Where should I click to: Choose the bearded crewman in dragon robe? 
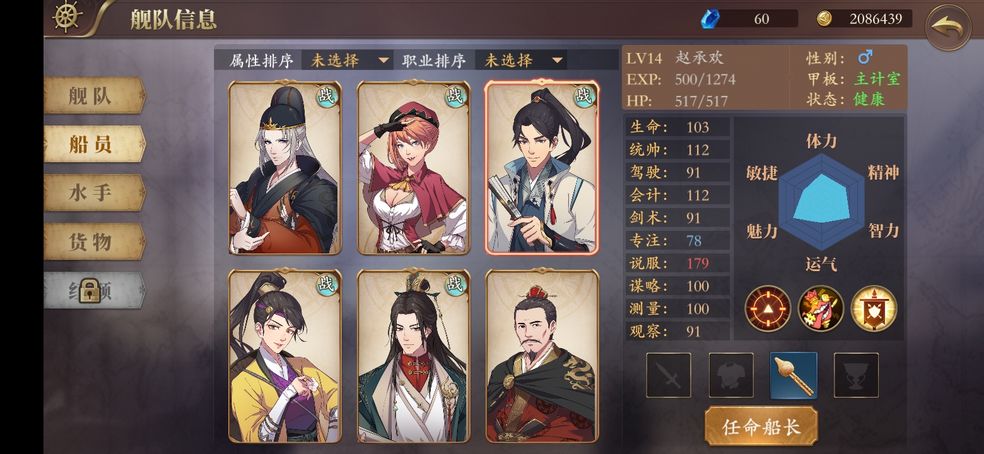(541, 355)
